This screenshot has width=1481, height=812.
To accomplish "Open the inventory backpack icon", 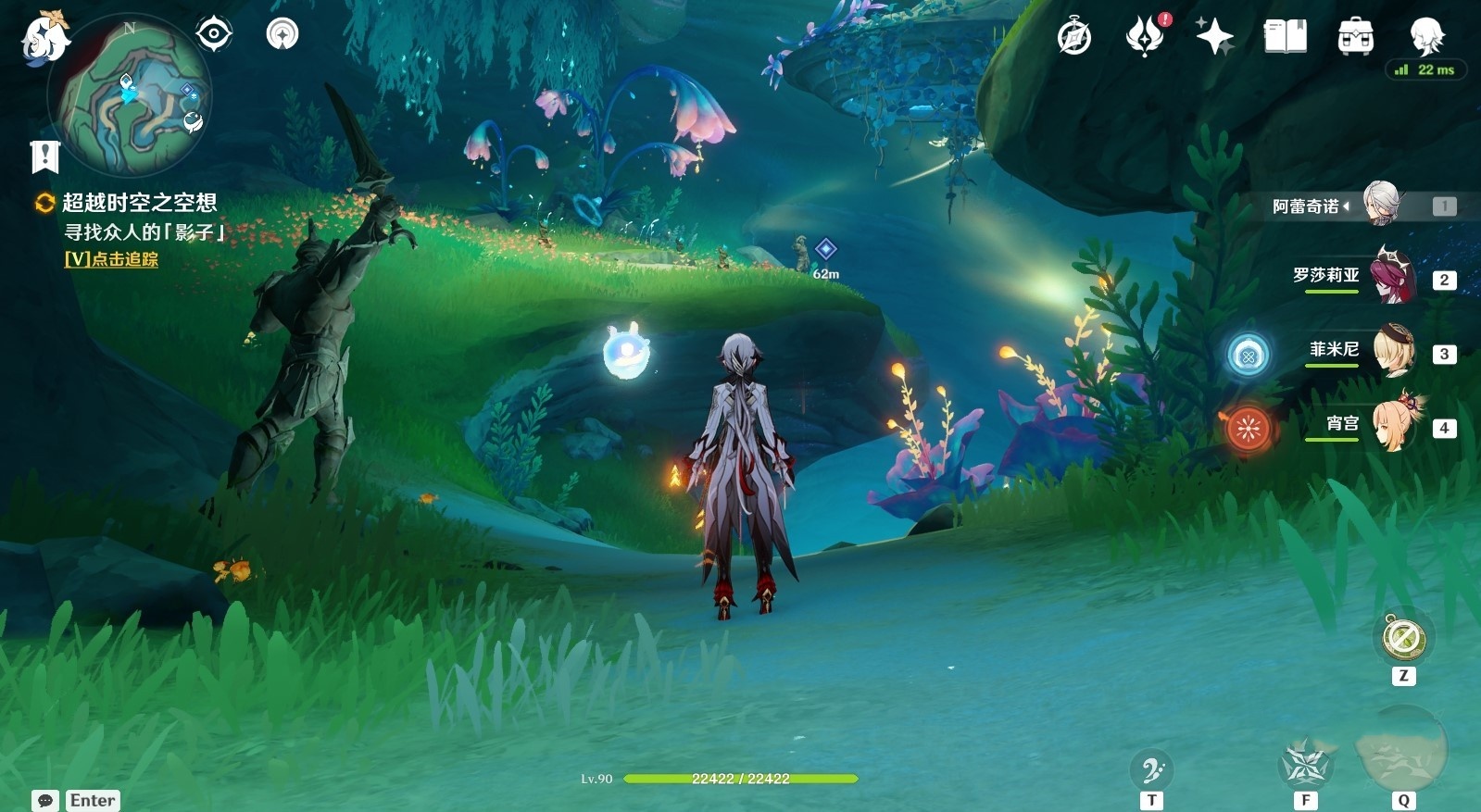I will point(1355,37).
